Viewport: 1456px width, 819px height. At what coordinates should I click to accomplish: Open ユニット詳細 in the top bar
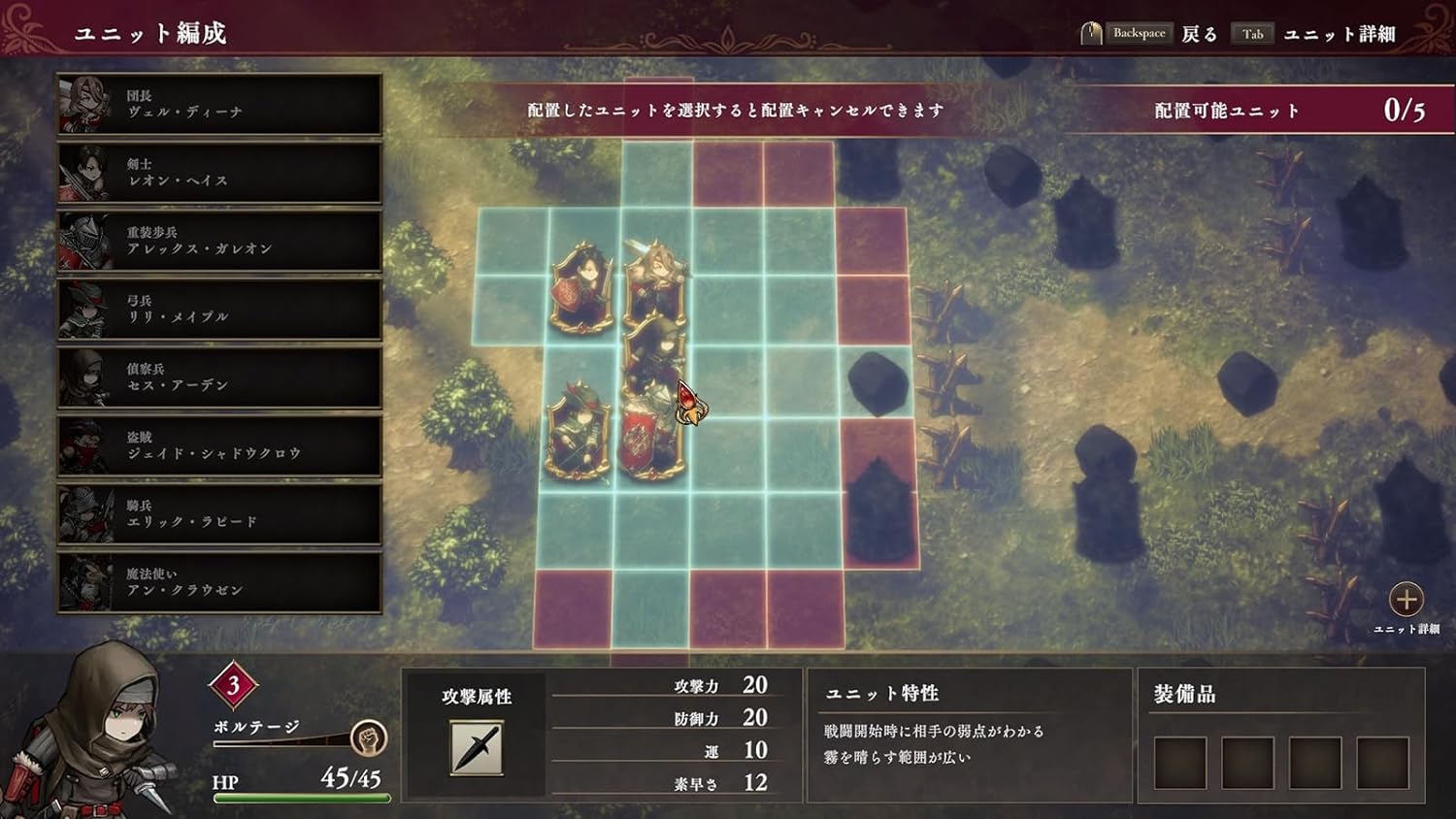click(1340, 32)
